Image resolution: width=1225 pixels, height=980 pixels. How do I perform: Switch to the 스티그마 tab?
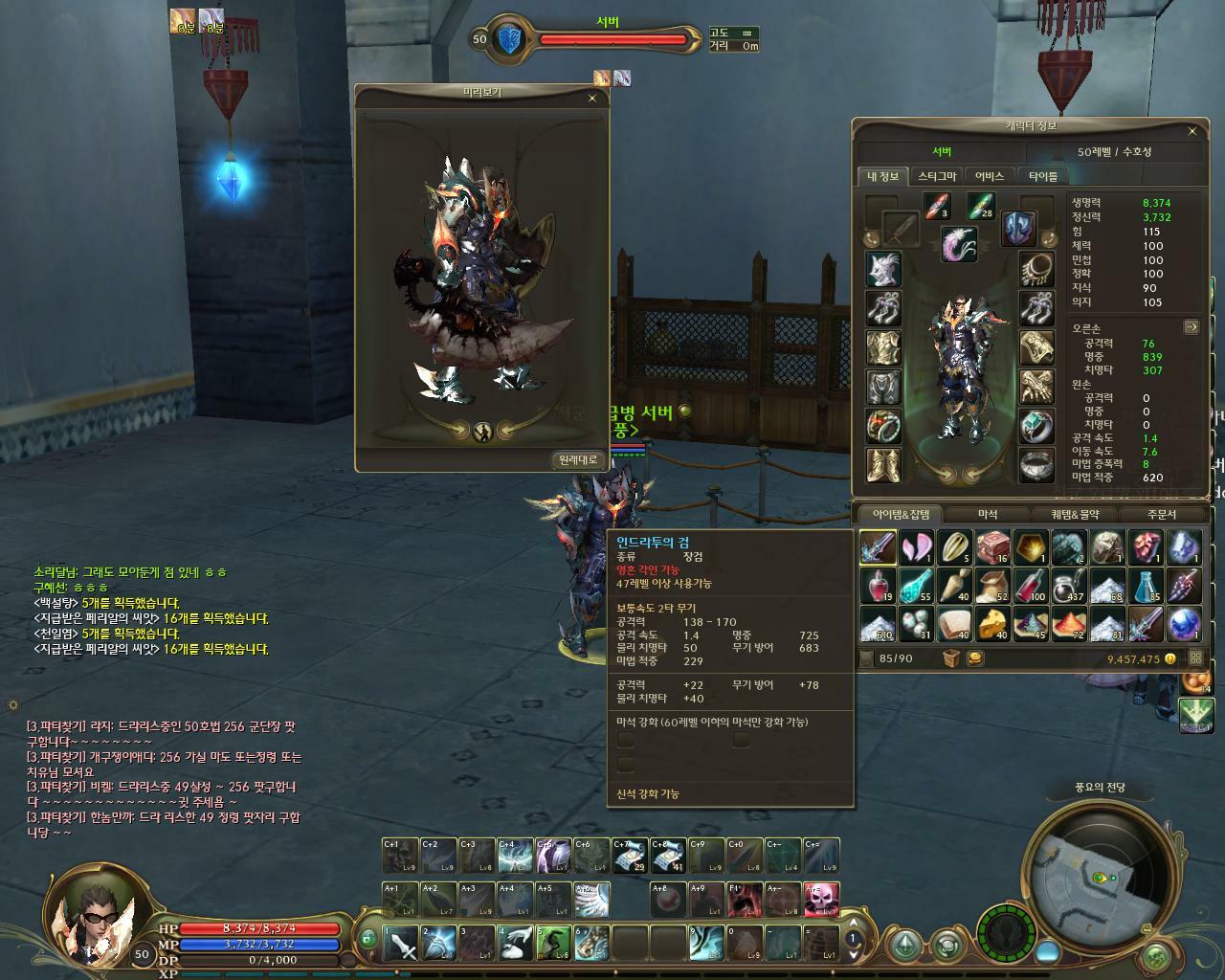[x=937, y=176]
